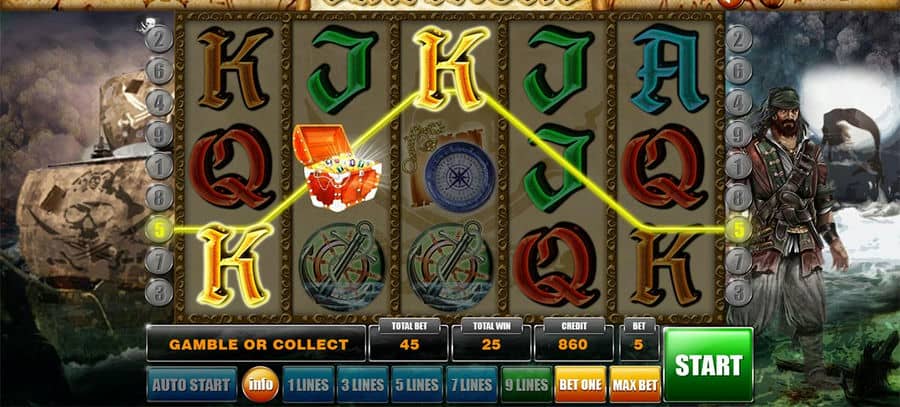Pick the 7 LINES button
Screen dimensions: 900x407
pos(469,384)
